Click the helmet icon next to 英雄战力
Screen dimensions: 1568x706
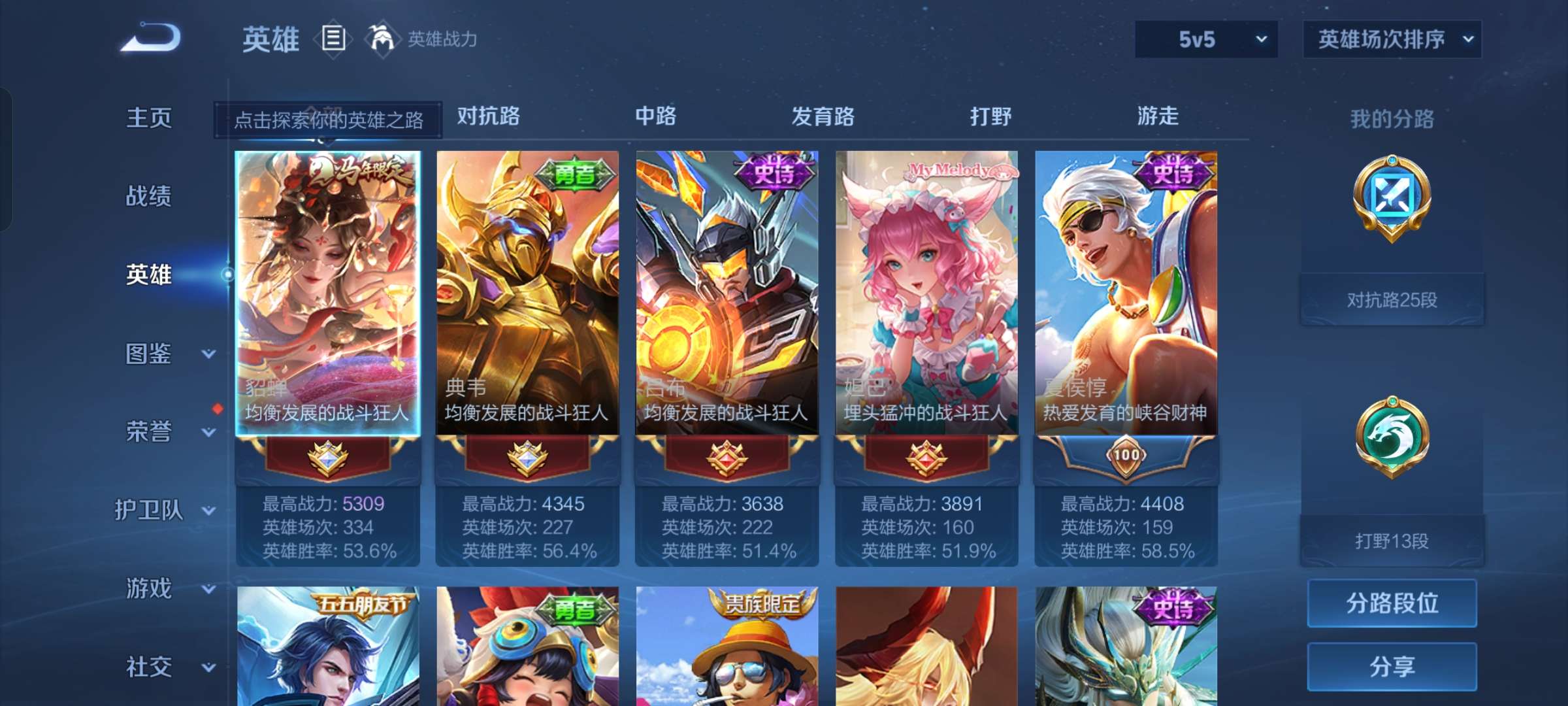[381, 37]
